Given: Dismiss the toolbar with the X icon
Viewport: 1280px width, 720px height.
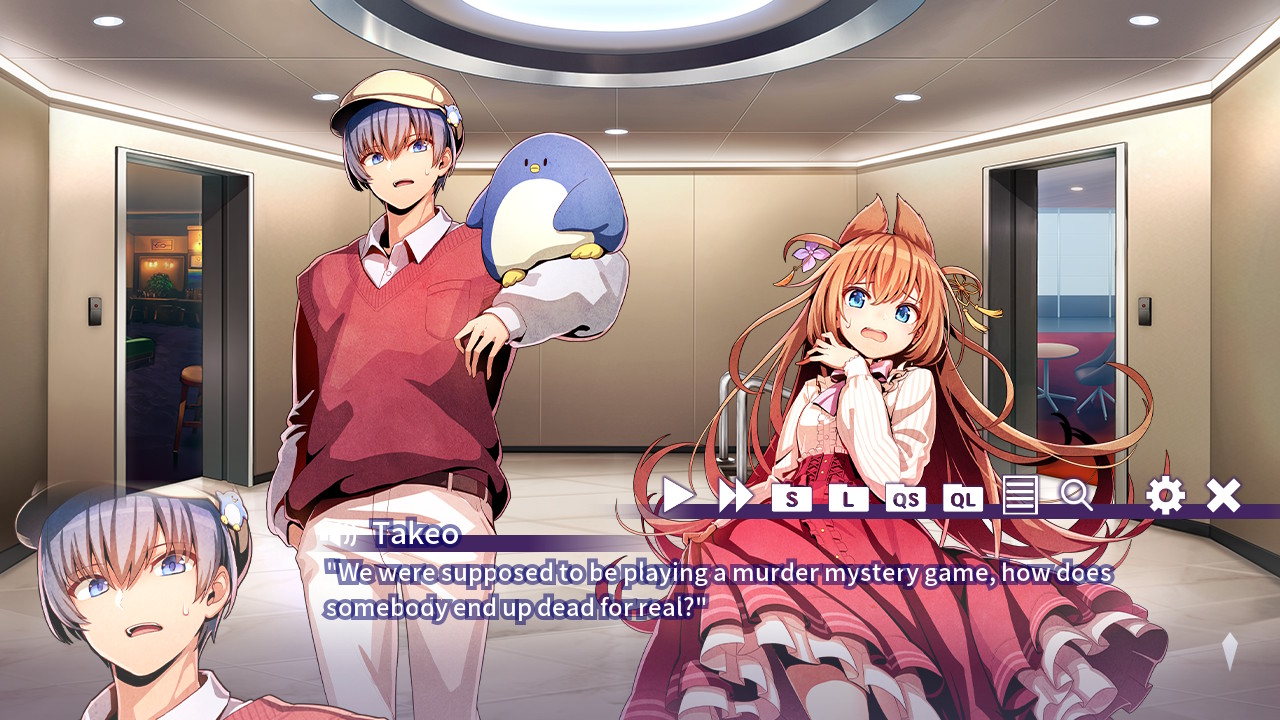Looking at the screenshot, I should pos(1224,494).
